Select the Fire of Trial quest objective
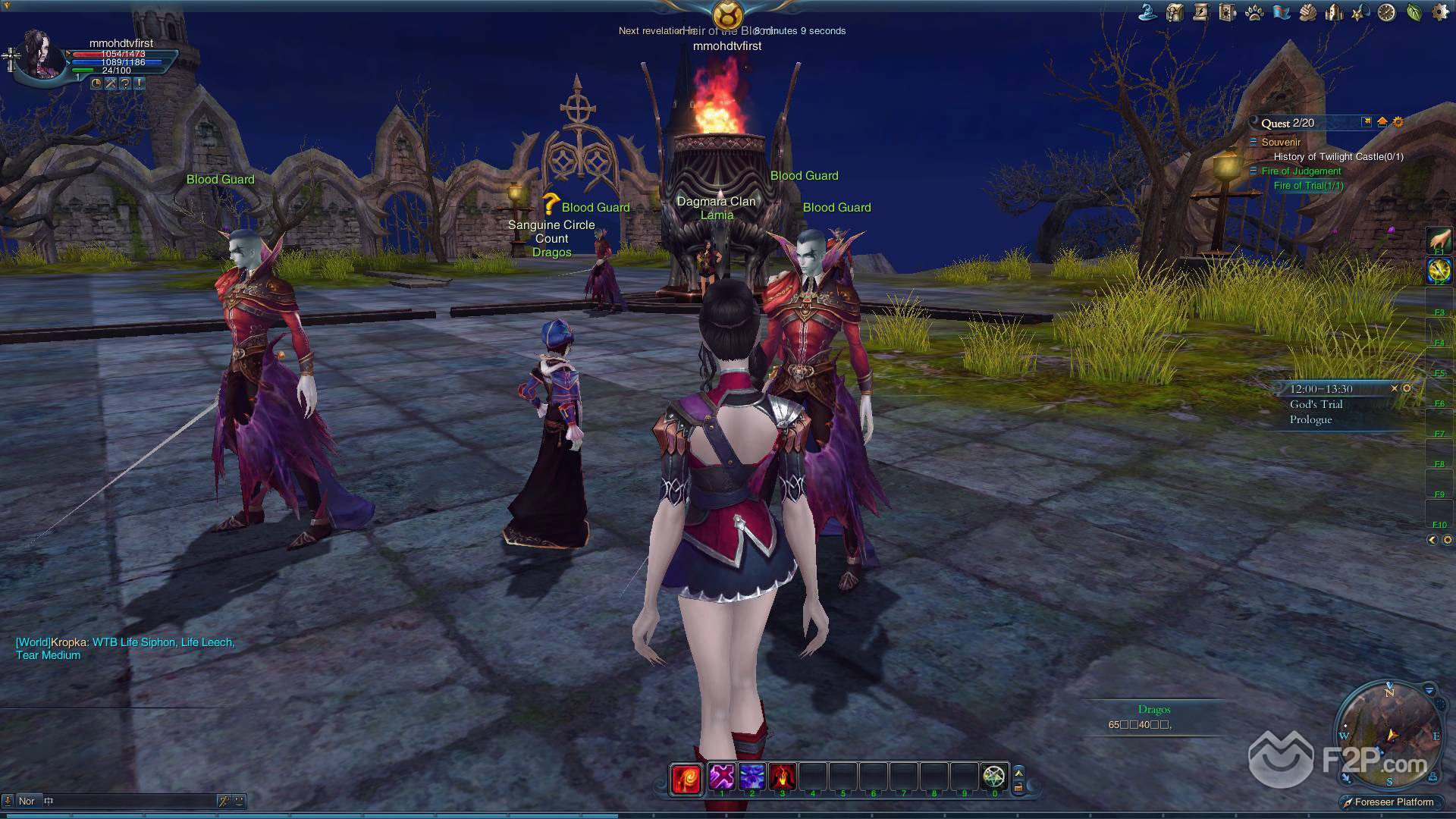This screenshot has width=1456, height=819. click(1308, 186)
